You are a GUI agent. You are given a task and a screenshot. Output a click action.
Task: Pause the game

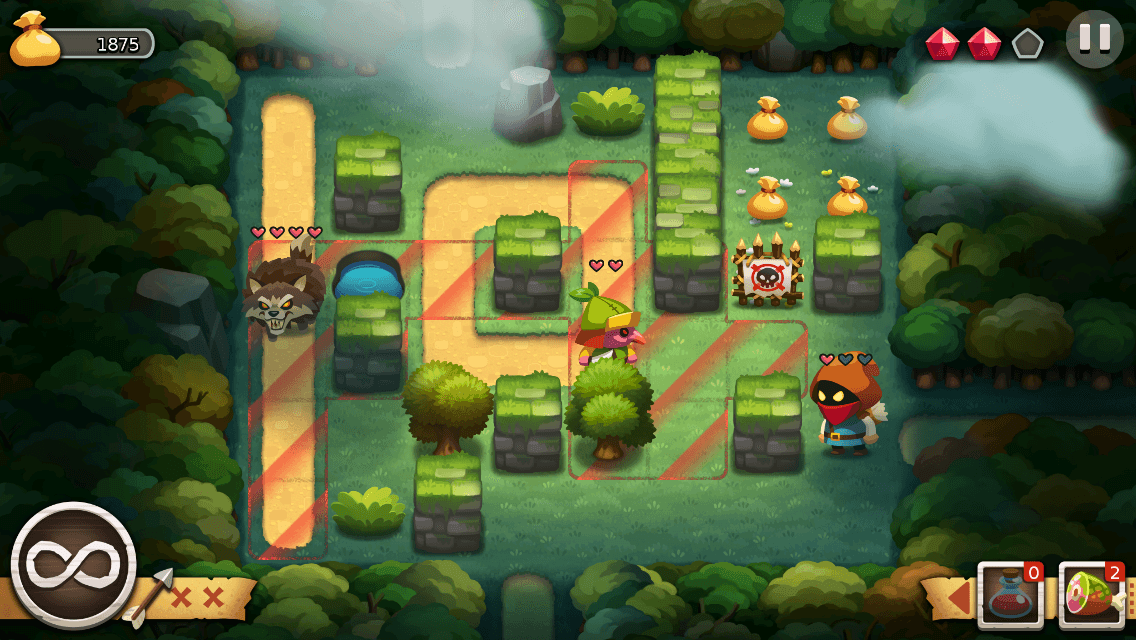pos(1094,39)
